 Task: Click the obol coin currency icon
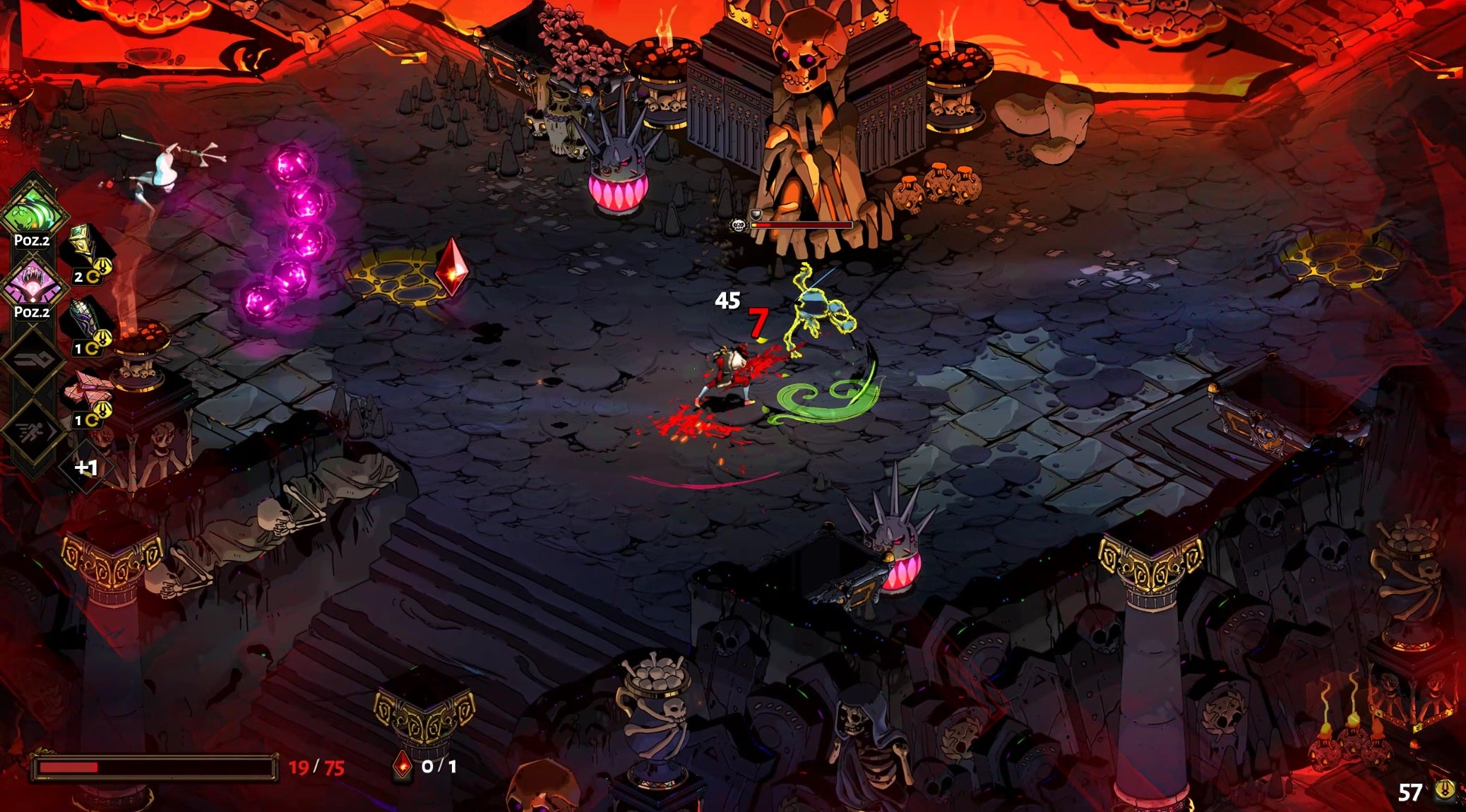[x=1445, y=790]
